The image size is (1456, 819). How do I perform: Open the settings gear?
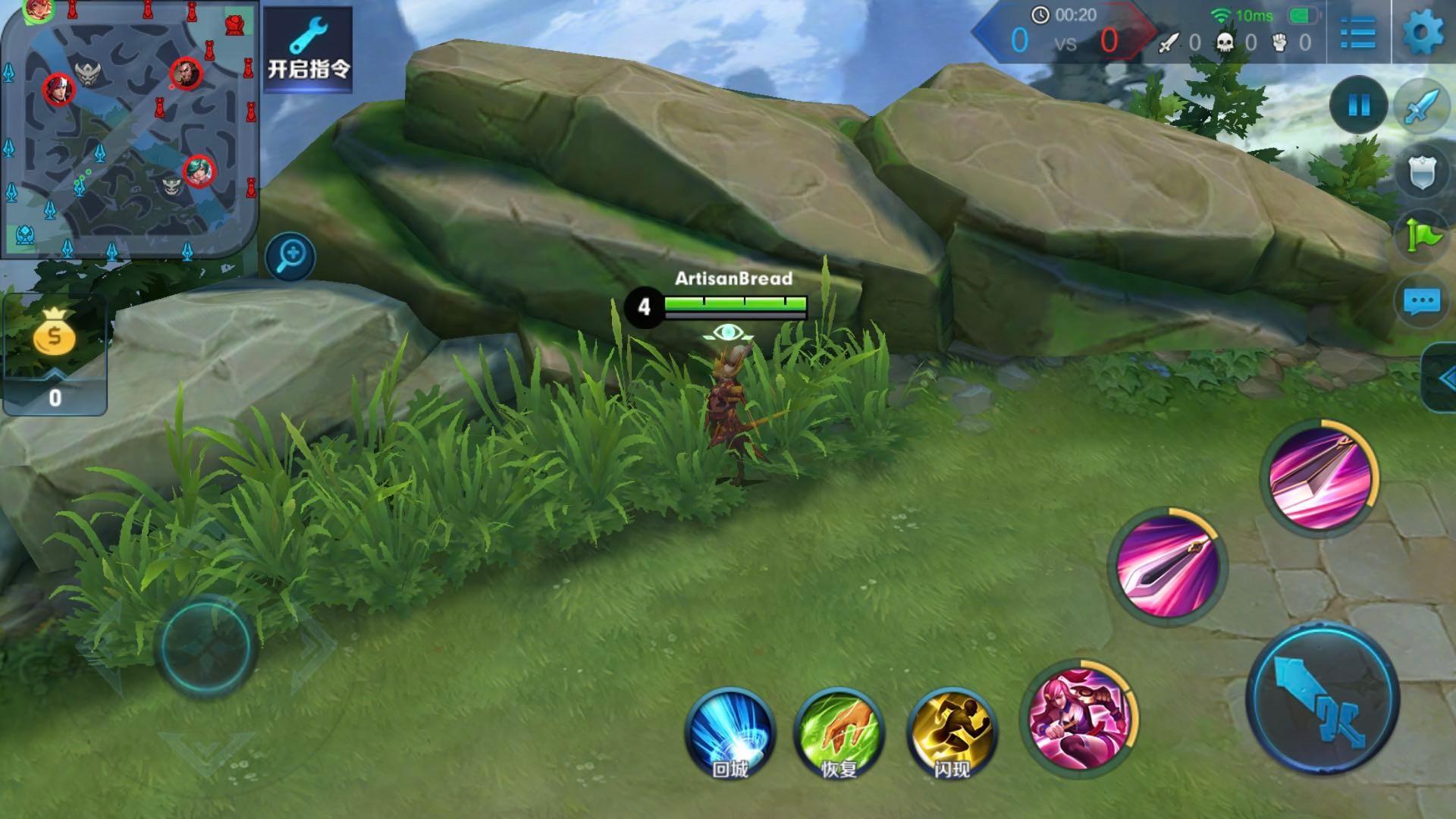[1422, 33]
